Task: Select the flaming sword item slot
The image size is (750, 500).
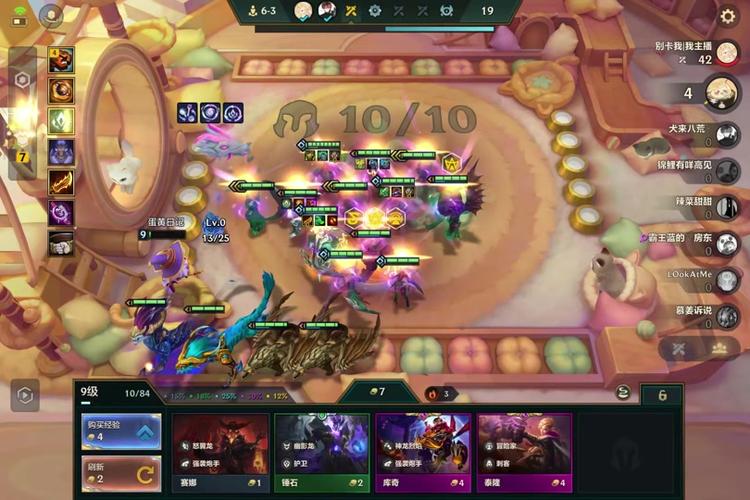Action: pos(61,182)
